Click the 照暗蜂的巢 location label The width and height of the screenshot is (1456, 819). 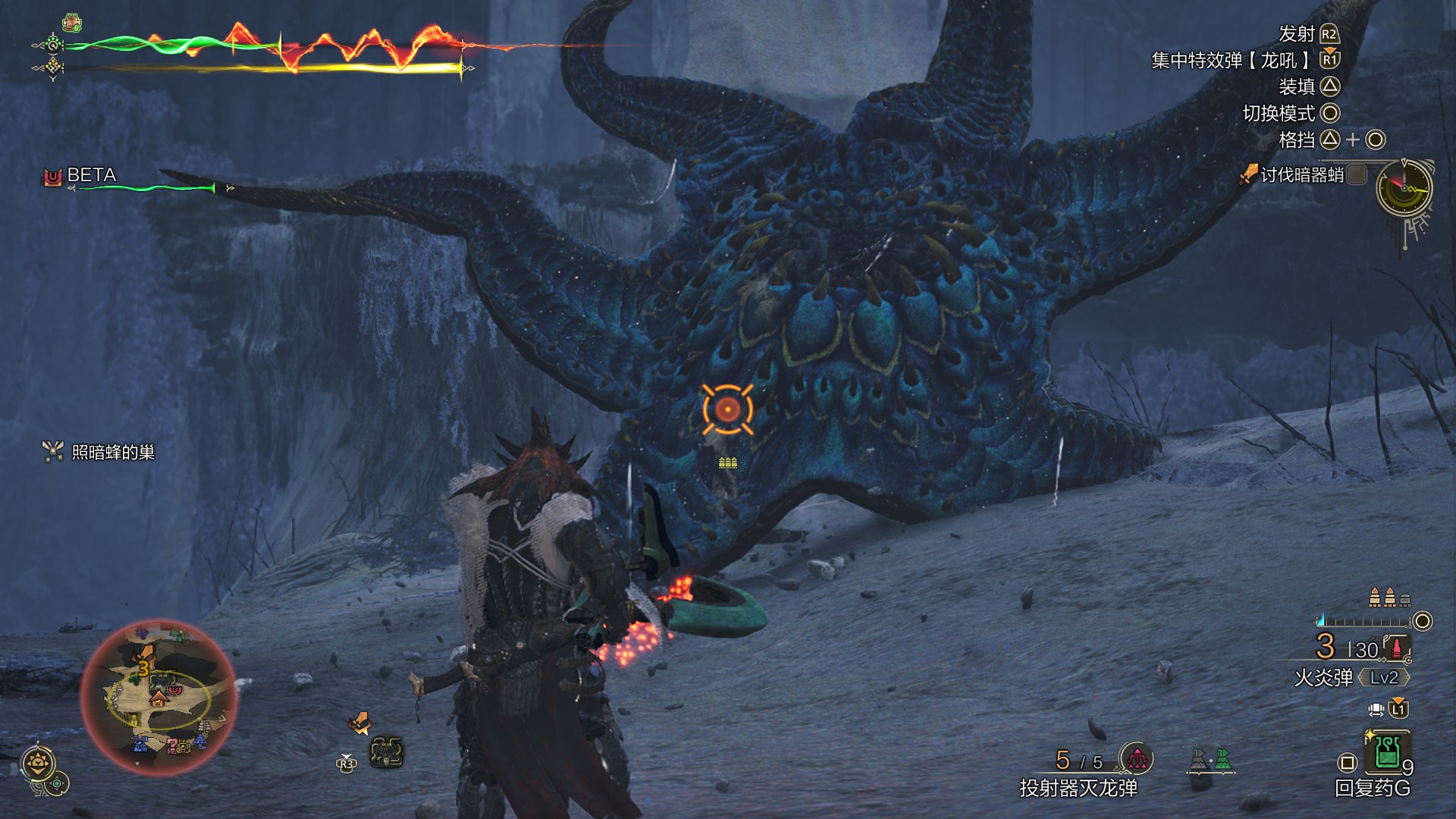point(113,453)
